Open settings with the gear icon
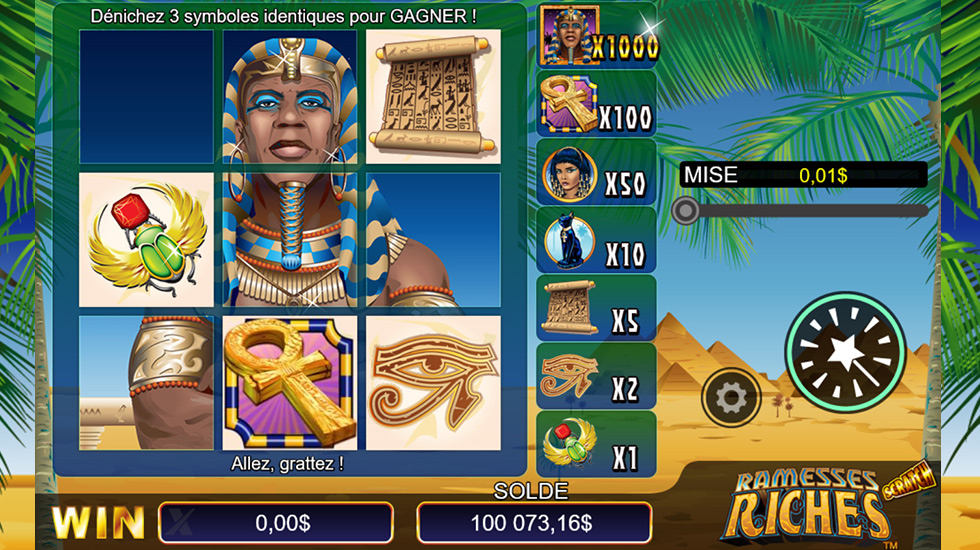Screen dimensions: 980x550 pos(731,398)
